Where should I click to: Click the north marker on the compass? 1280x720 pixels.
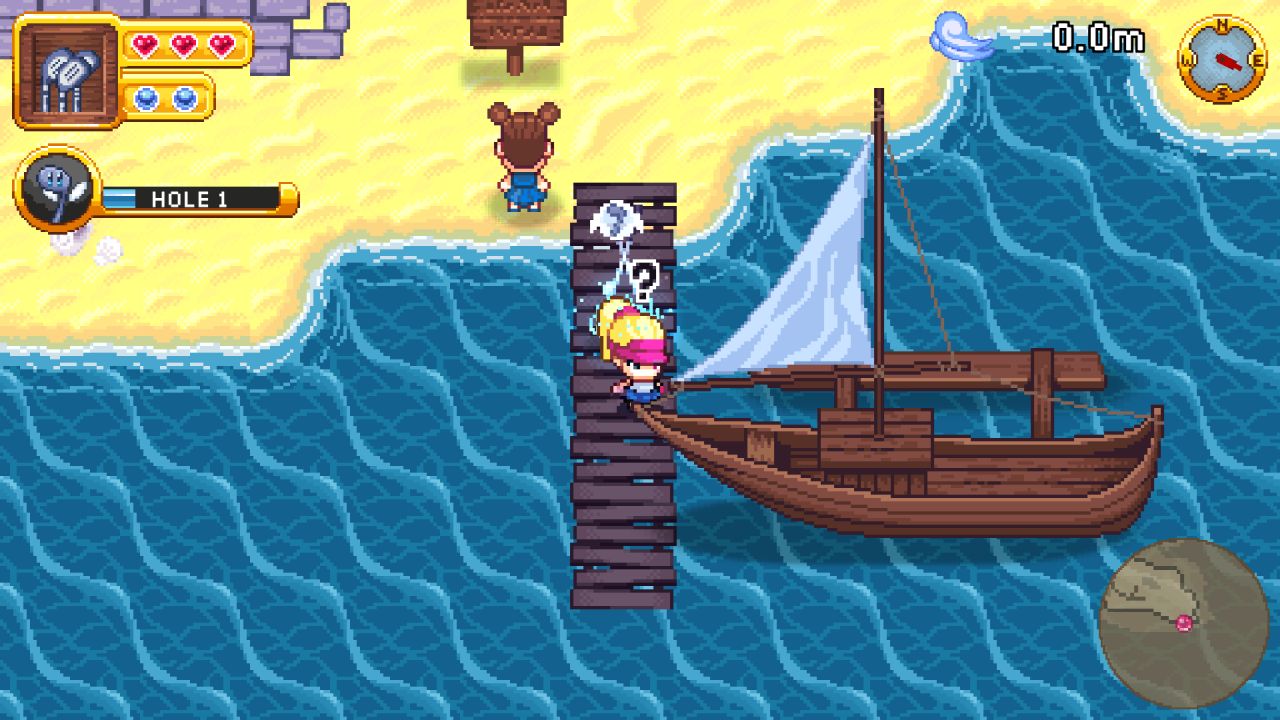1223,23
